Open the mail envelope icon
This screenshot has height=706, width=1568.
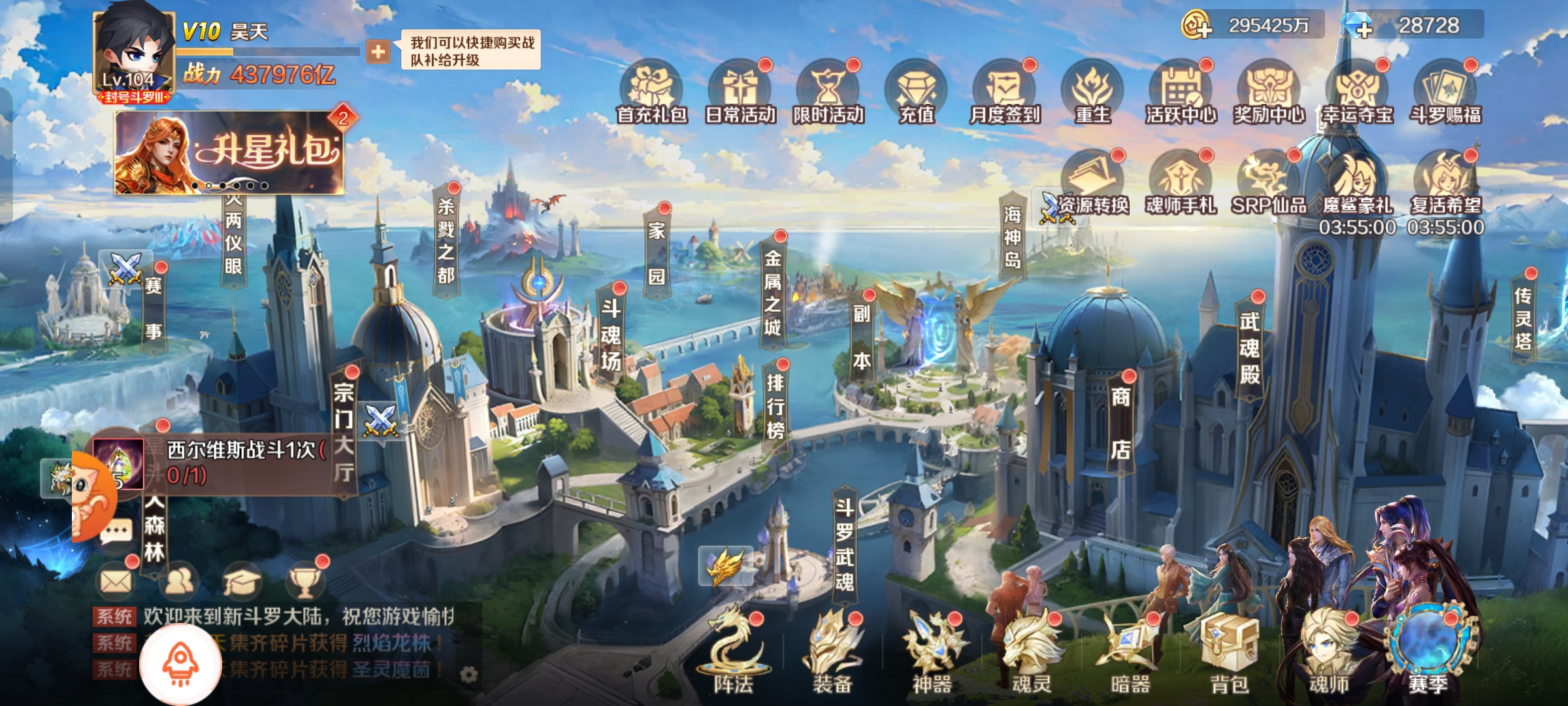point(116,580)
